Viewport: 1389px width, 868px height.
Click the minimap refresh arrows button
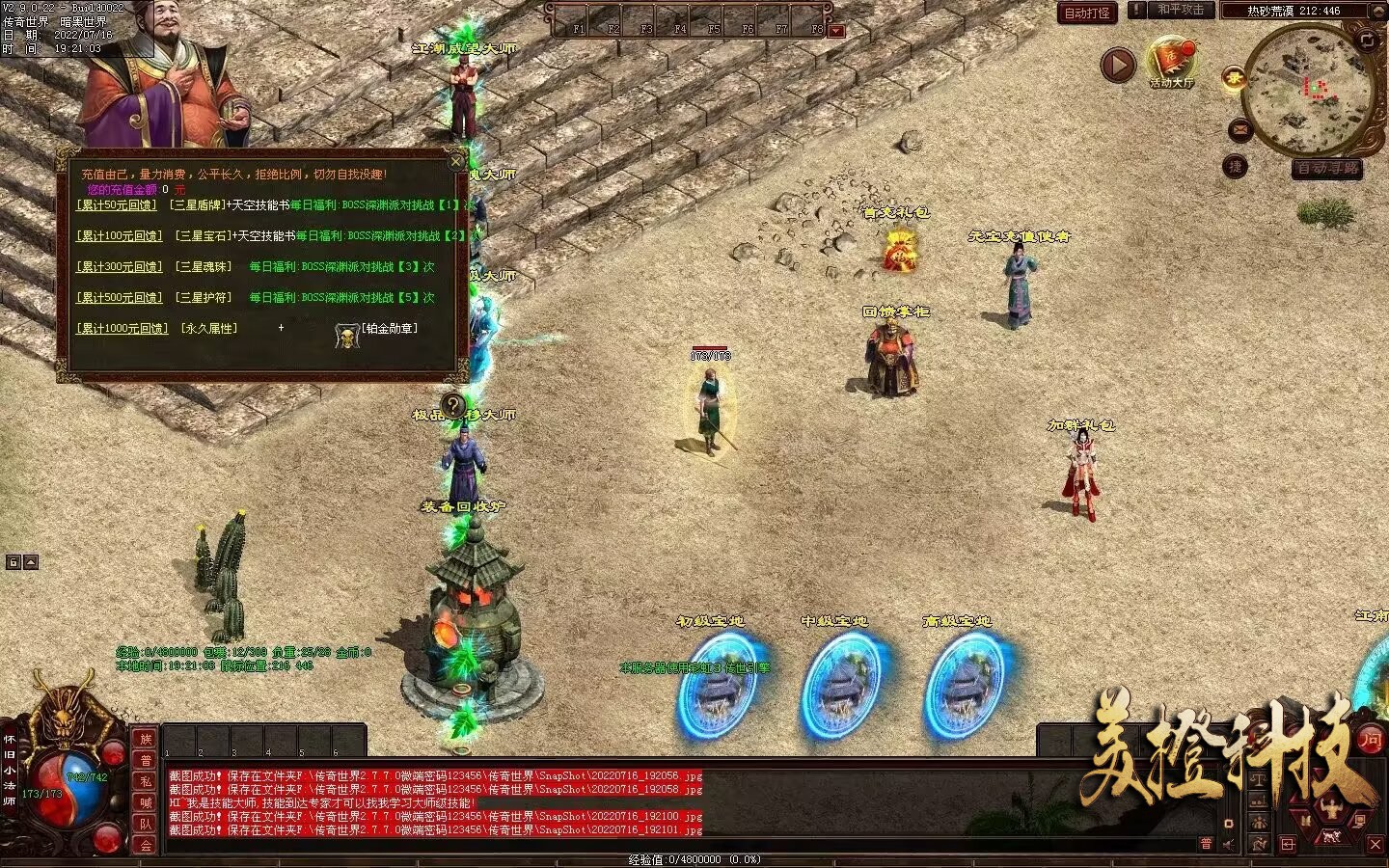tap(1367, 40)
